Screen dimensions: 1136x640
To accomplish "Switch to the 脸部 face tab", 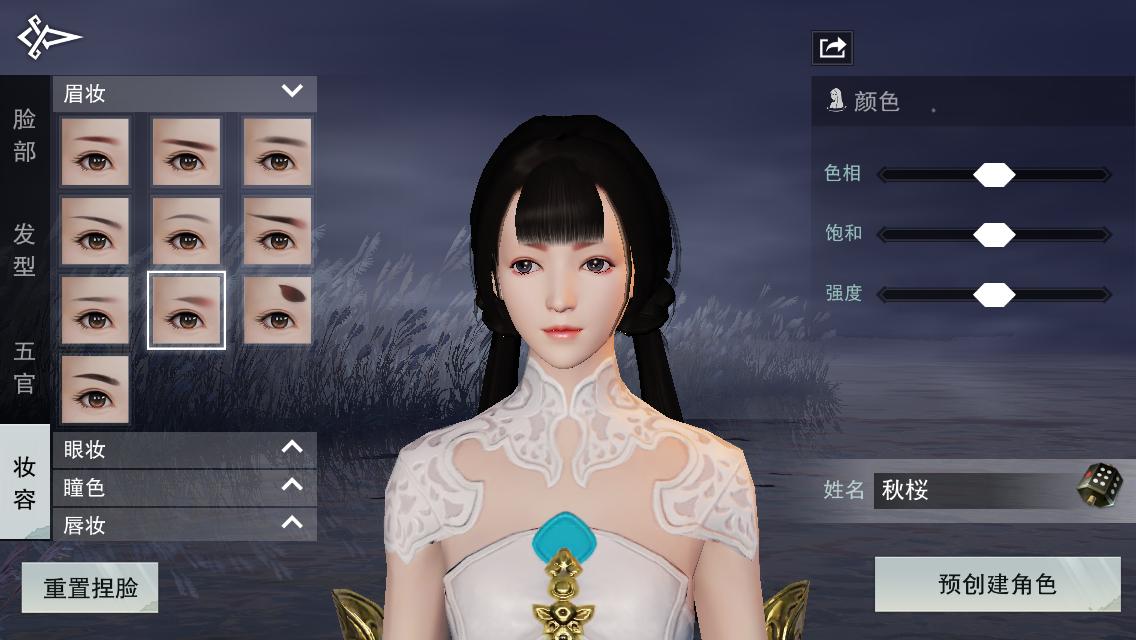I will [x=24, y=135].
